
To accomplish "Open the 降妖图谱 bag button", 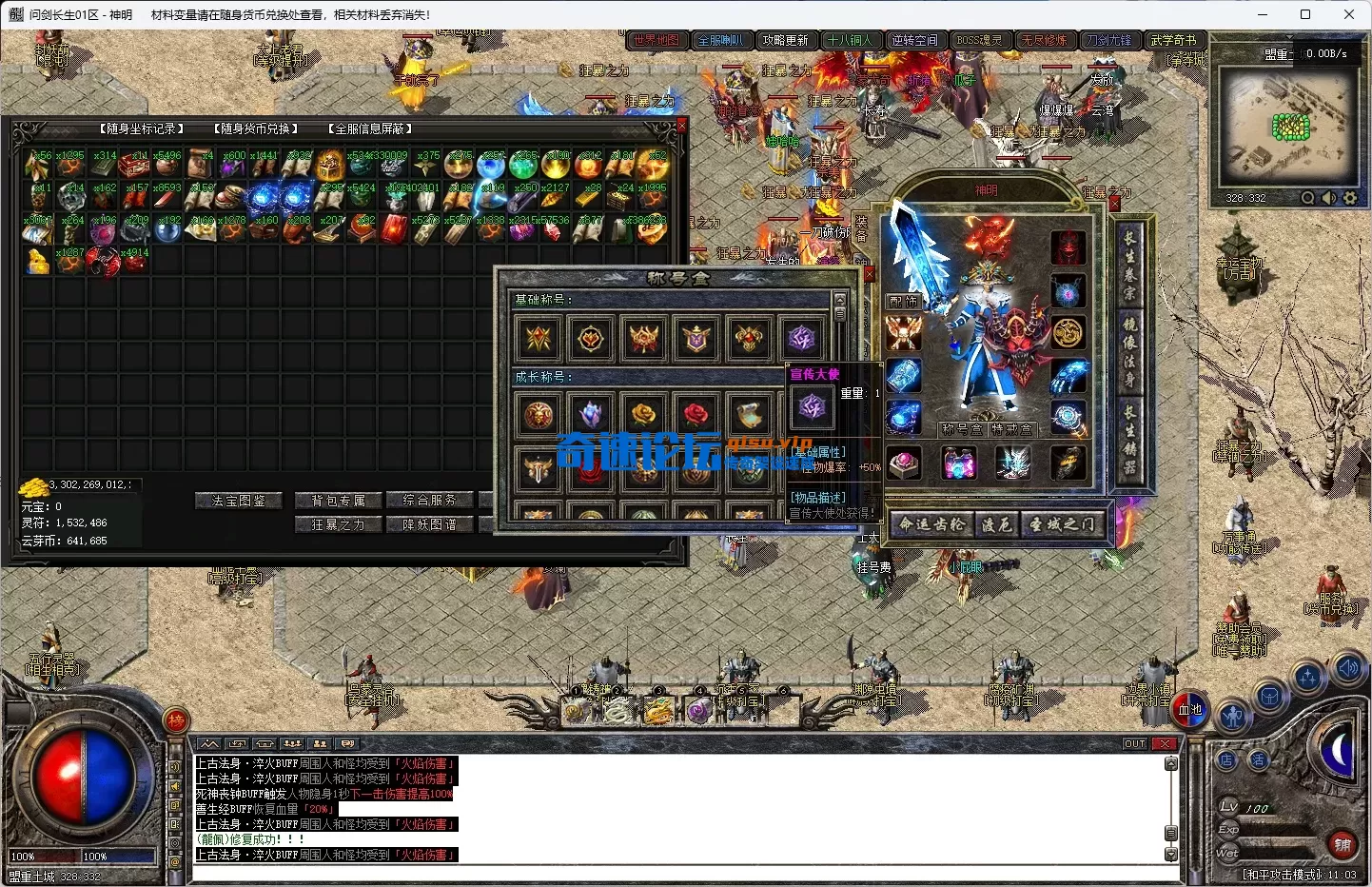I will click(x=429, y=524).
